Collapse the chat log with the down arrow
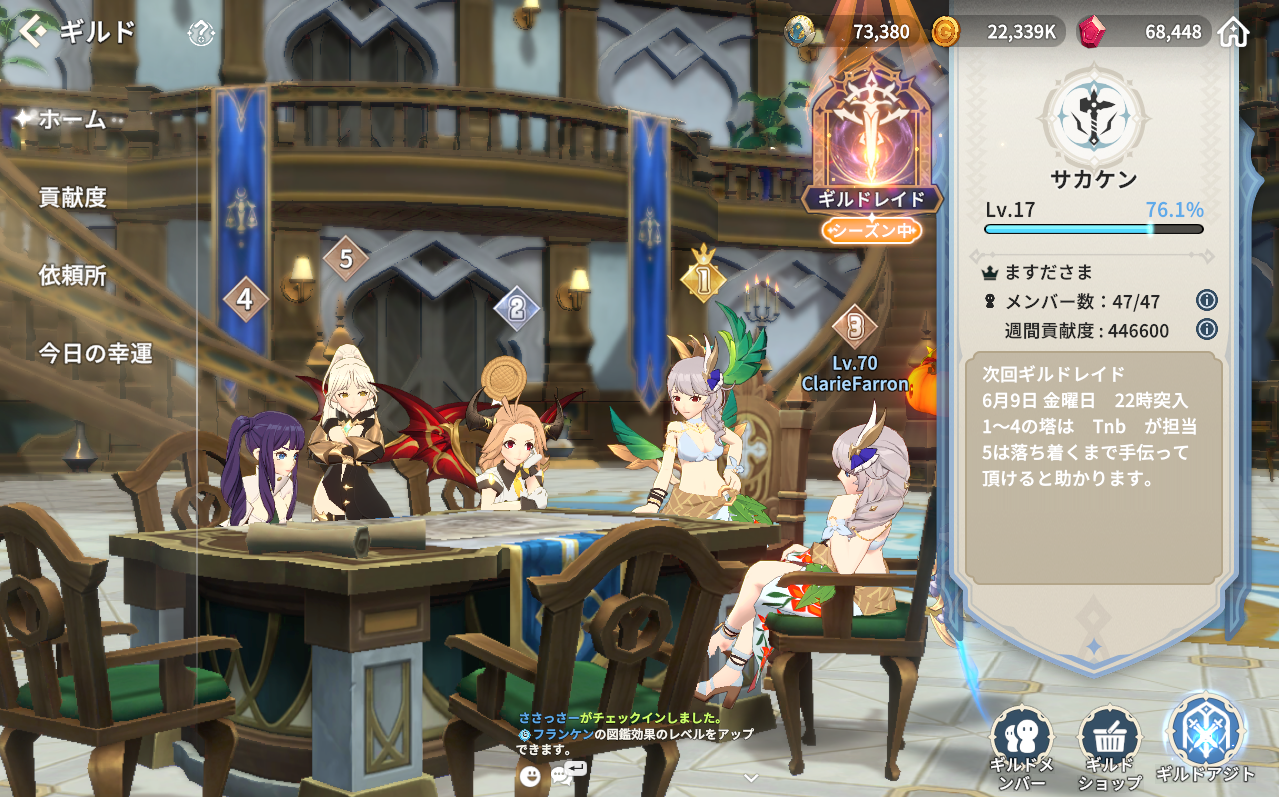The image size is (1279, 797). (x=751, y=777)
